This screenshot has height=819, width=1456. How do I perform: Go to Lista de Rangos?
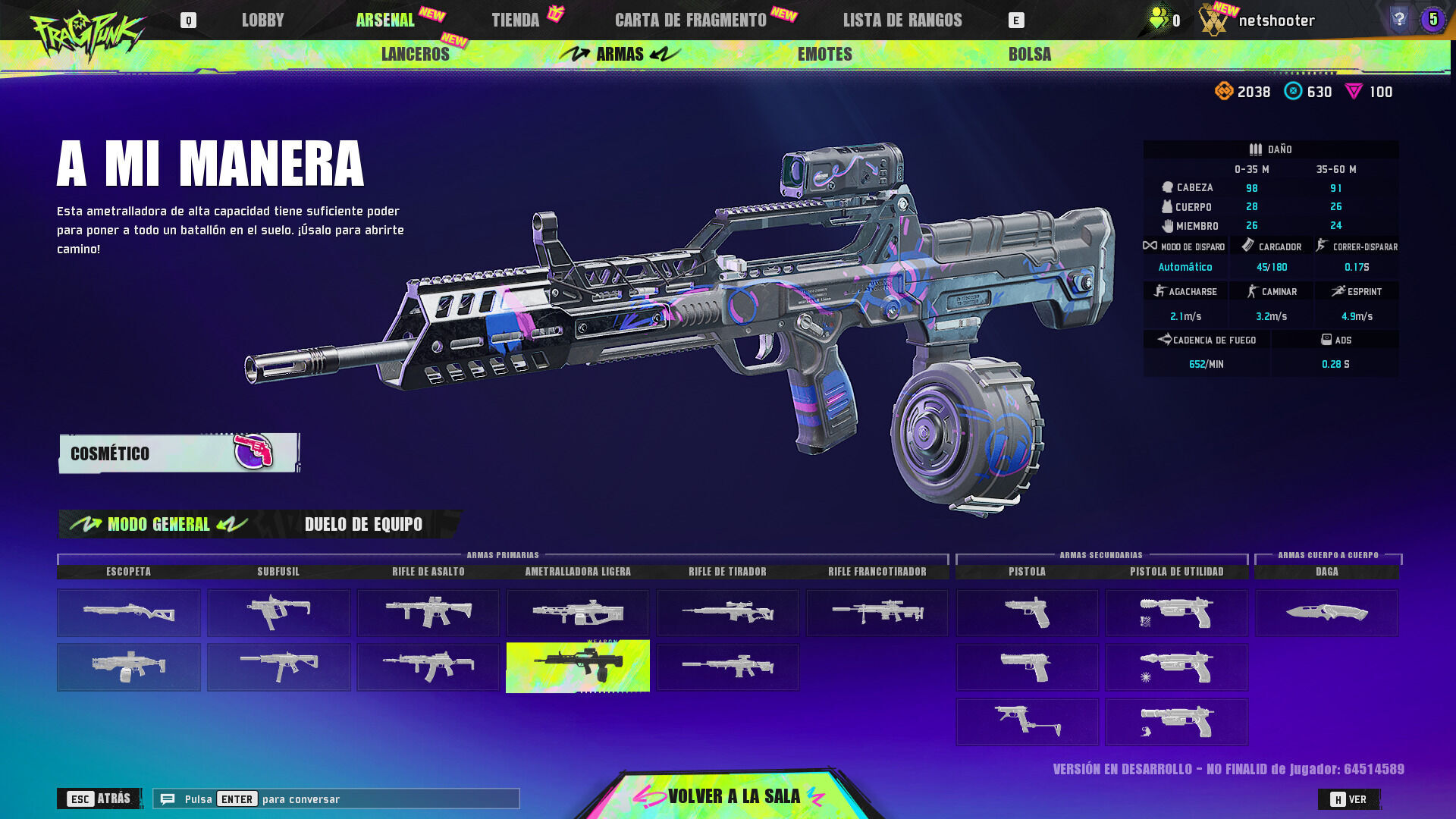(x=902, y=20)
